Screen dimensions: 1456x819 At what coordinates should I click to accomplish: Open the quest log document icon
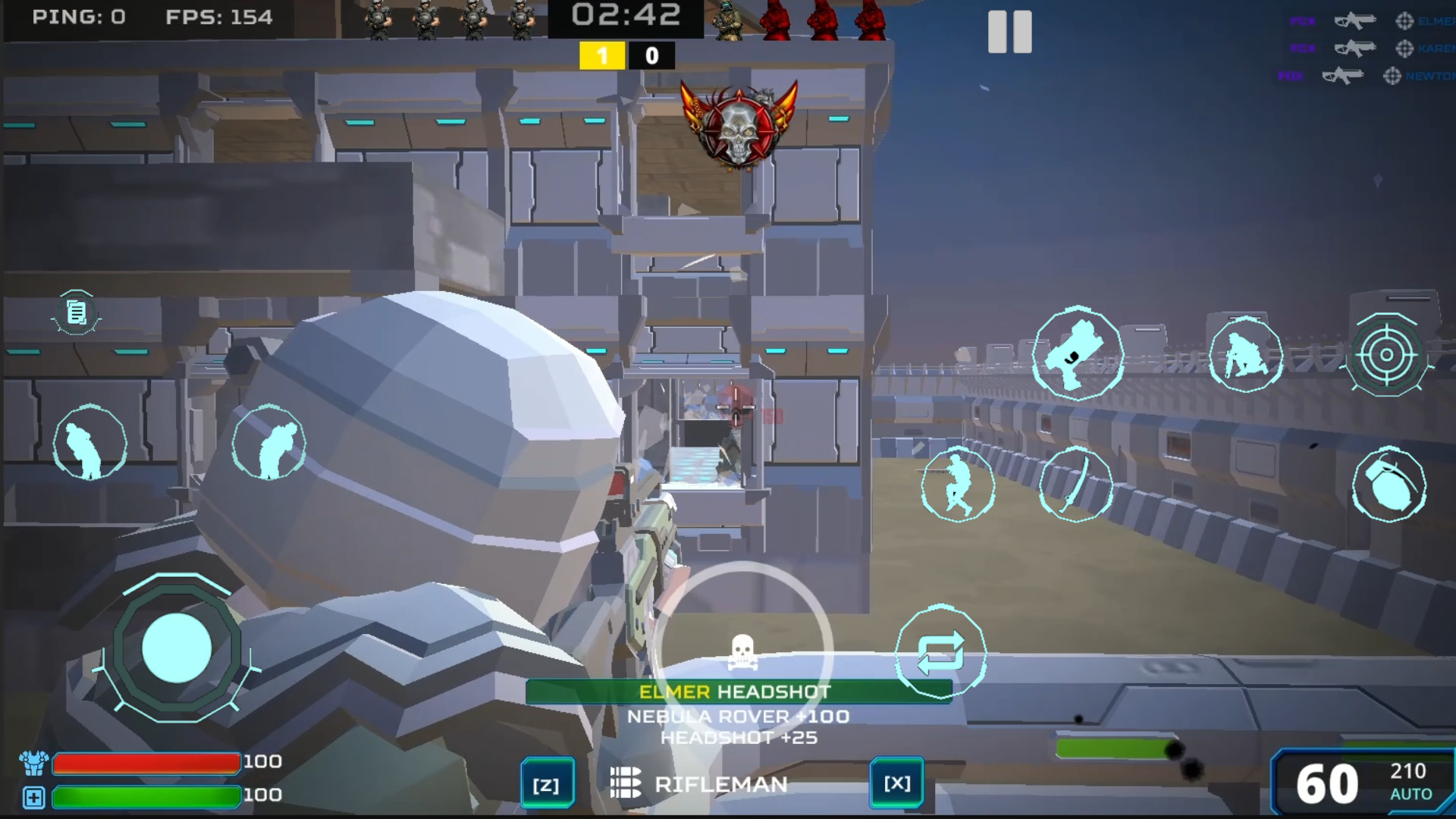[75, 313]
